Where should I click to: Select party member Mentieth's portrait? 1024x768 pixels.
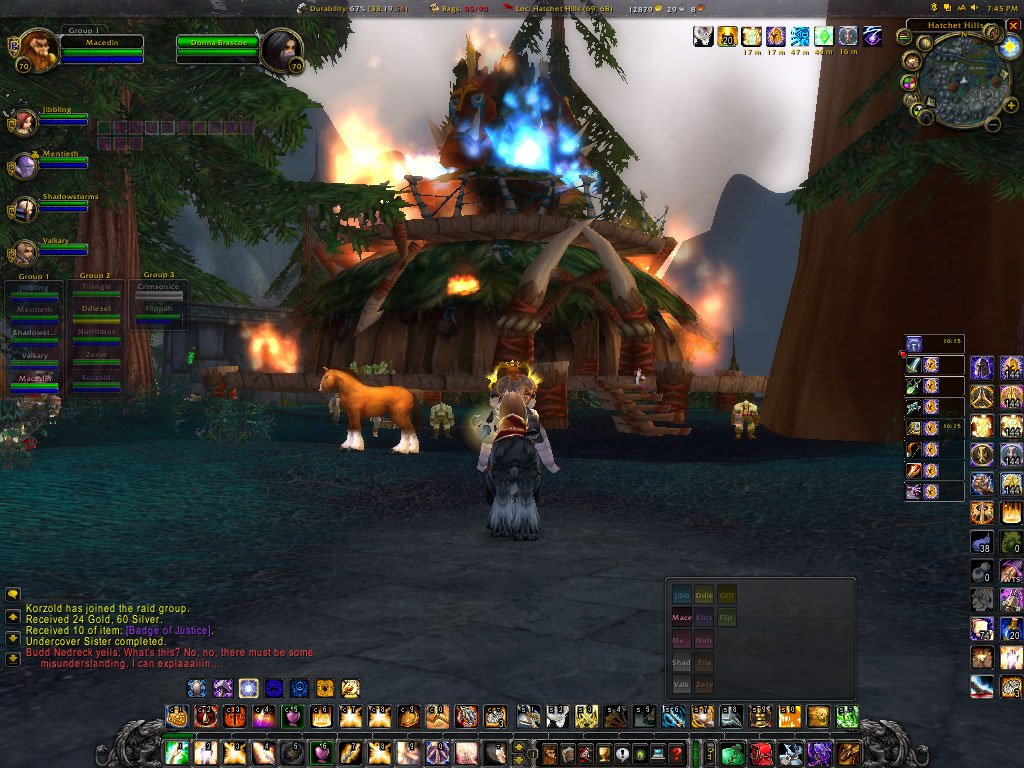26,166
